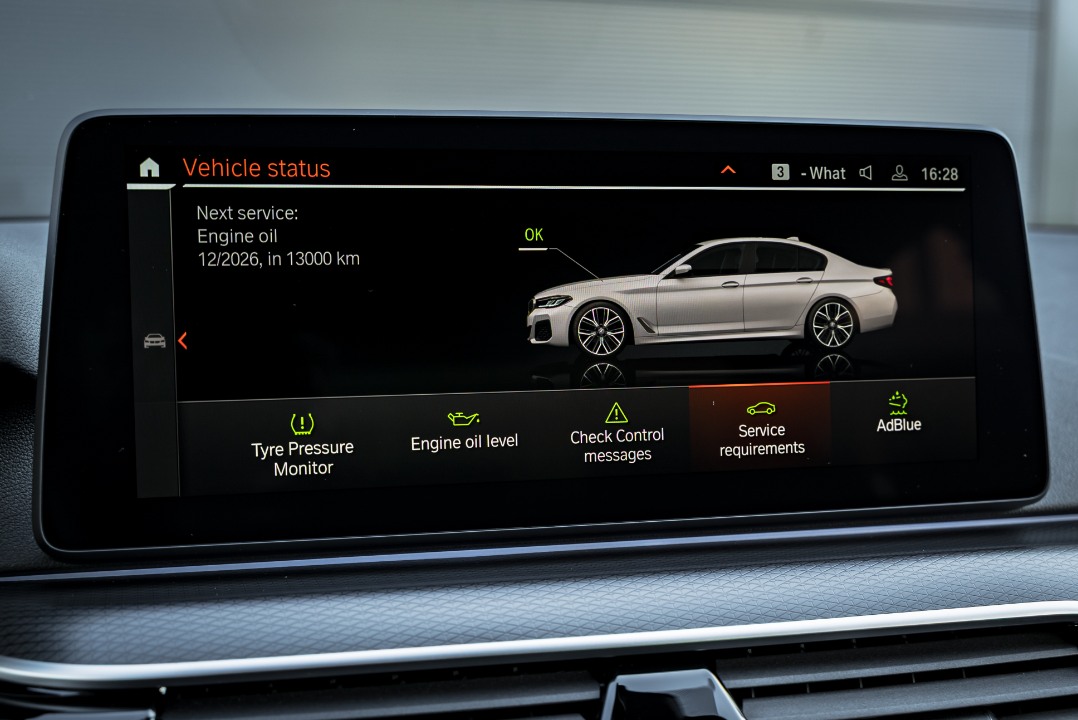This screenshot has height=720, width=1078.
Task: Open the driver profile icon
Action: point(899,173)
